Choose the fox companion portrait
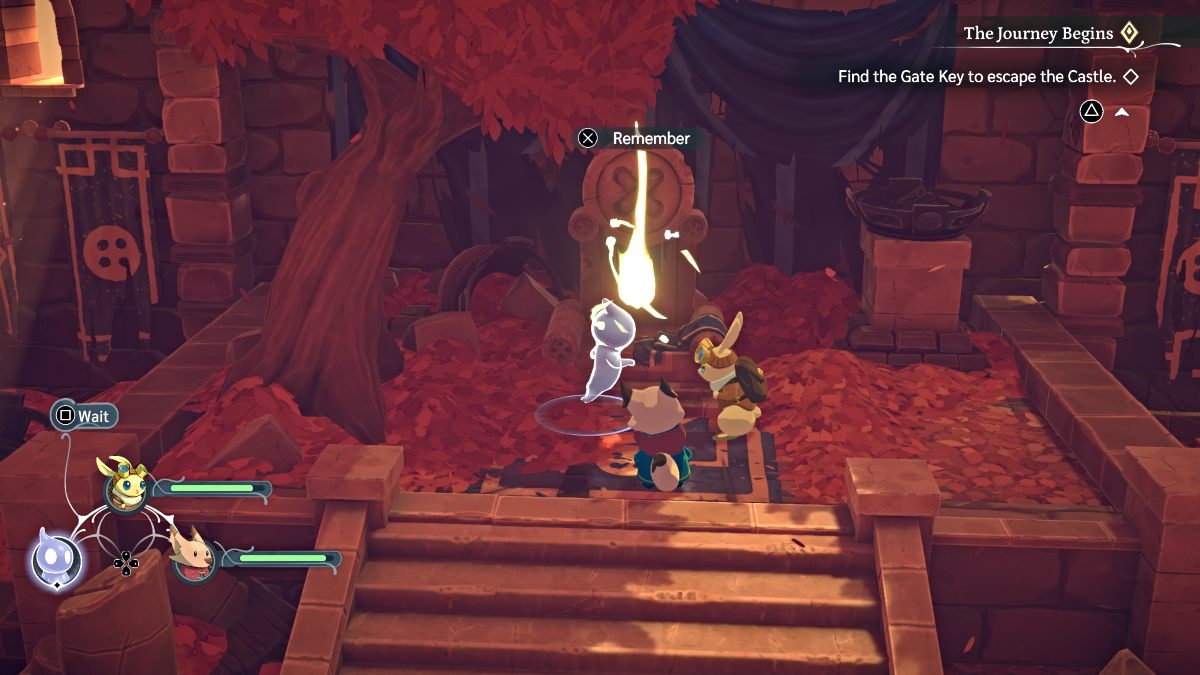1200x675 pixels. tap(194, 556)
